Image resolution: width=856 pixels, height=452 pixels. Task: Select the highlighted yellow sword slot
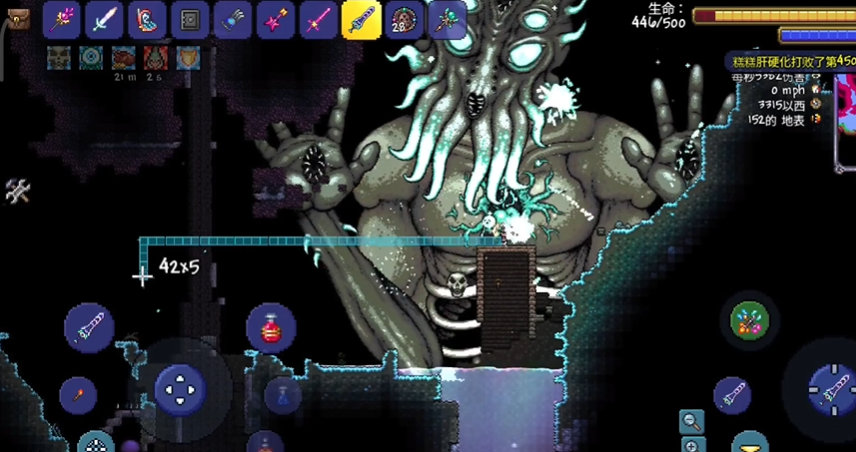coord(361,19)
